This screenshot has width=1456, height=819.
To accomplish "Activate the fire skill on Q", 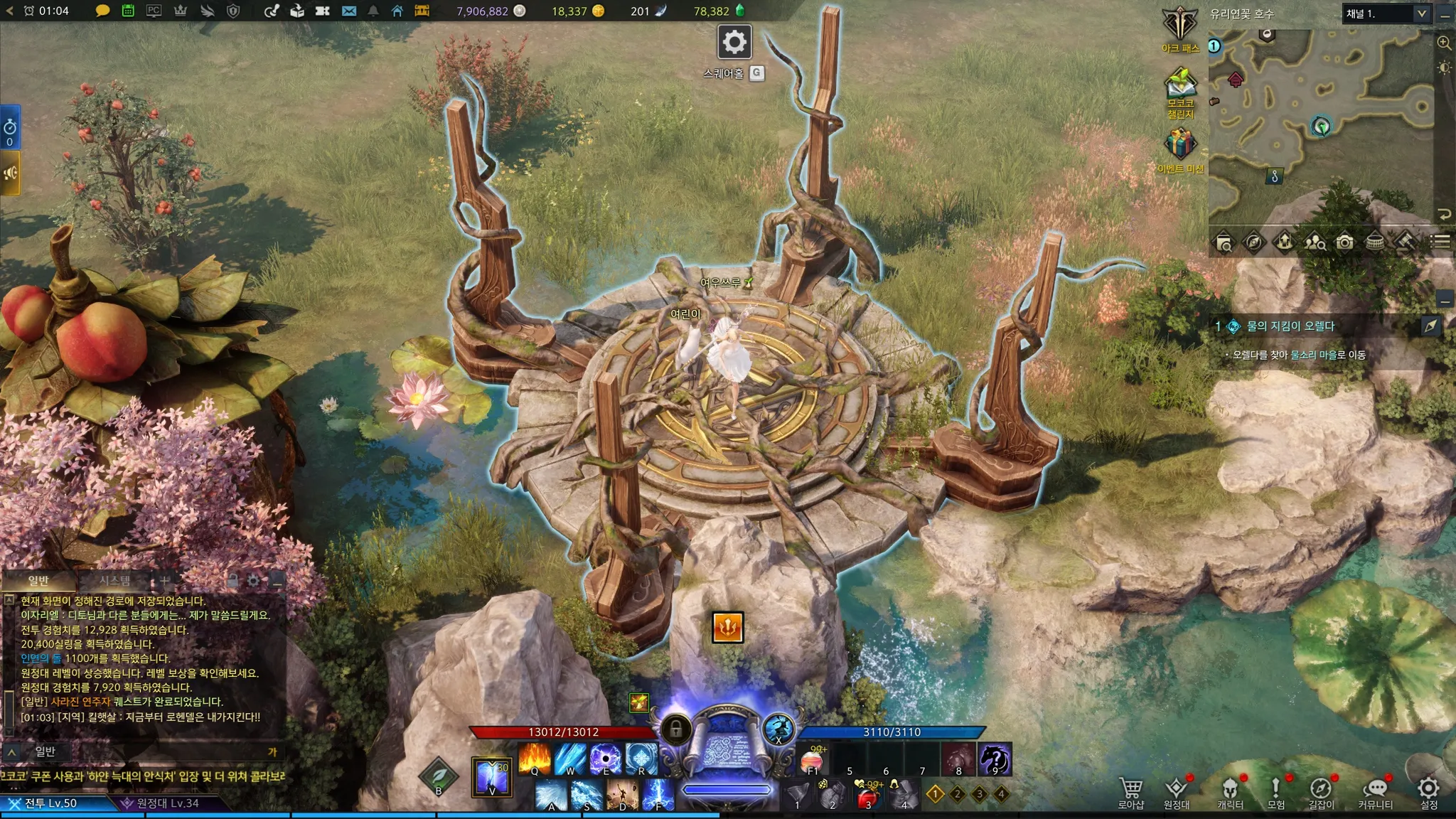I will (534, 759).
